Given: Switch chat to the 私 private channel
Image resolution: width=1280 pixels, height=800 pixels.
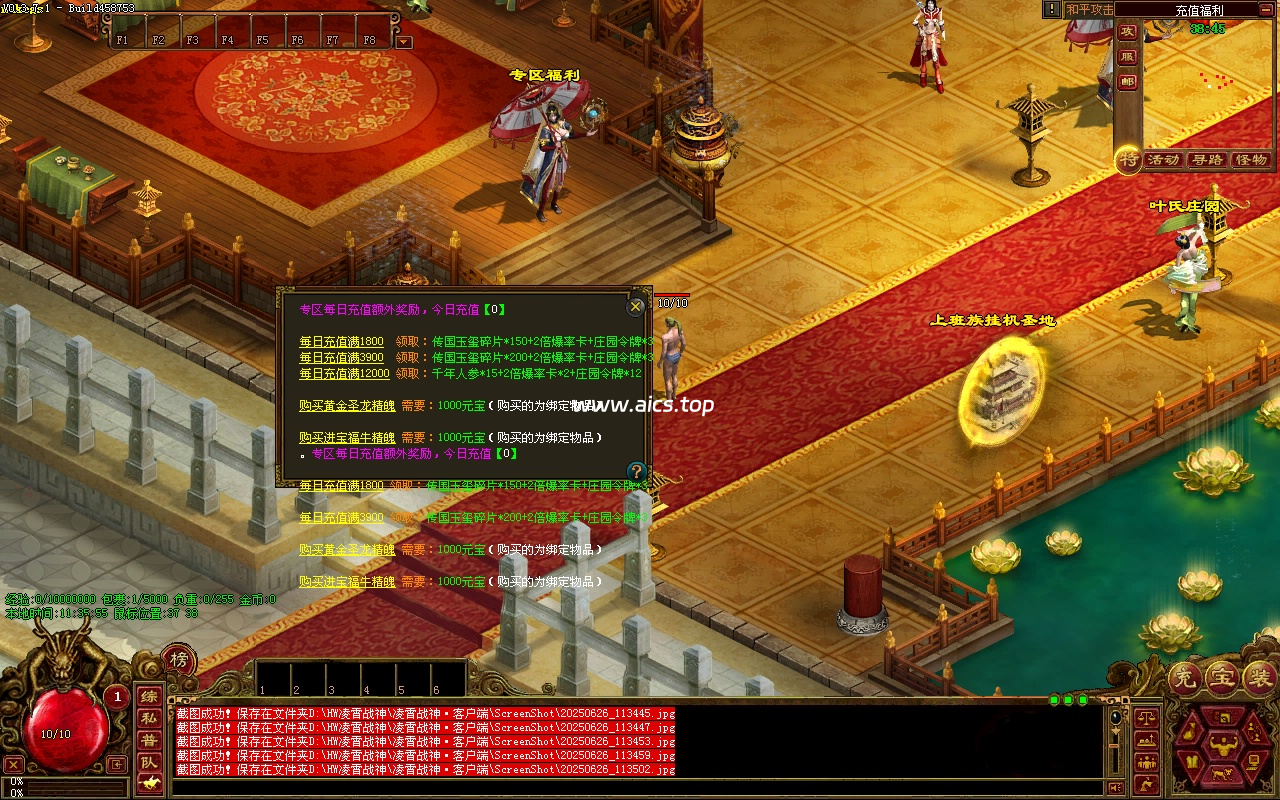Looking at the screenshot, I should point(148,718).
